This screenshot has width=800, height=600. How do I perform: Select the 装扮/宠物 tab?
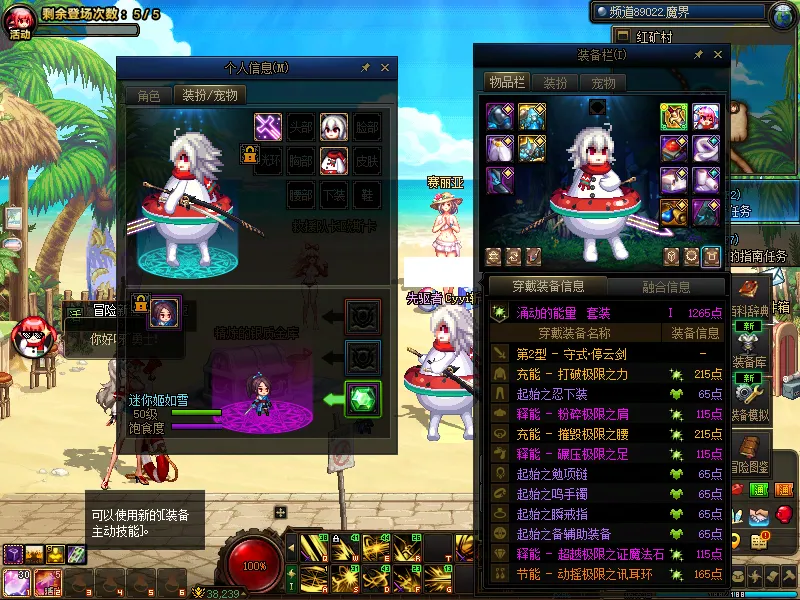pyautogui.click(x=209, y=96)
